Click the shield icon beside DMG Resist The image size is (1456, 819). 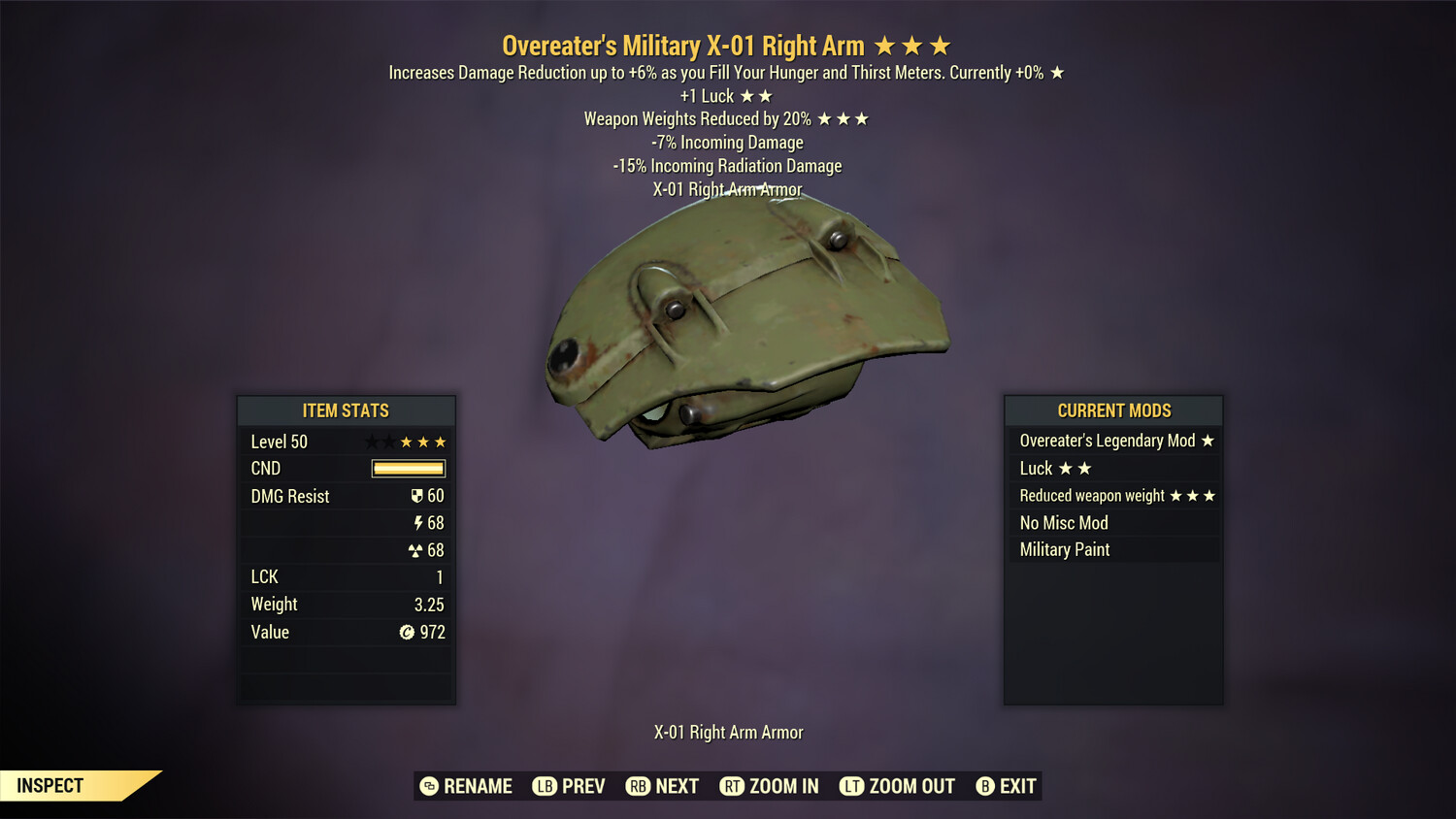[x=417, y=496]
